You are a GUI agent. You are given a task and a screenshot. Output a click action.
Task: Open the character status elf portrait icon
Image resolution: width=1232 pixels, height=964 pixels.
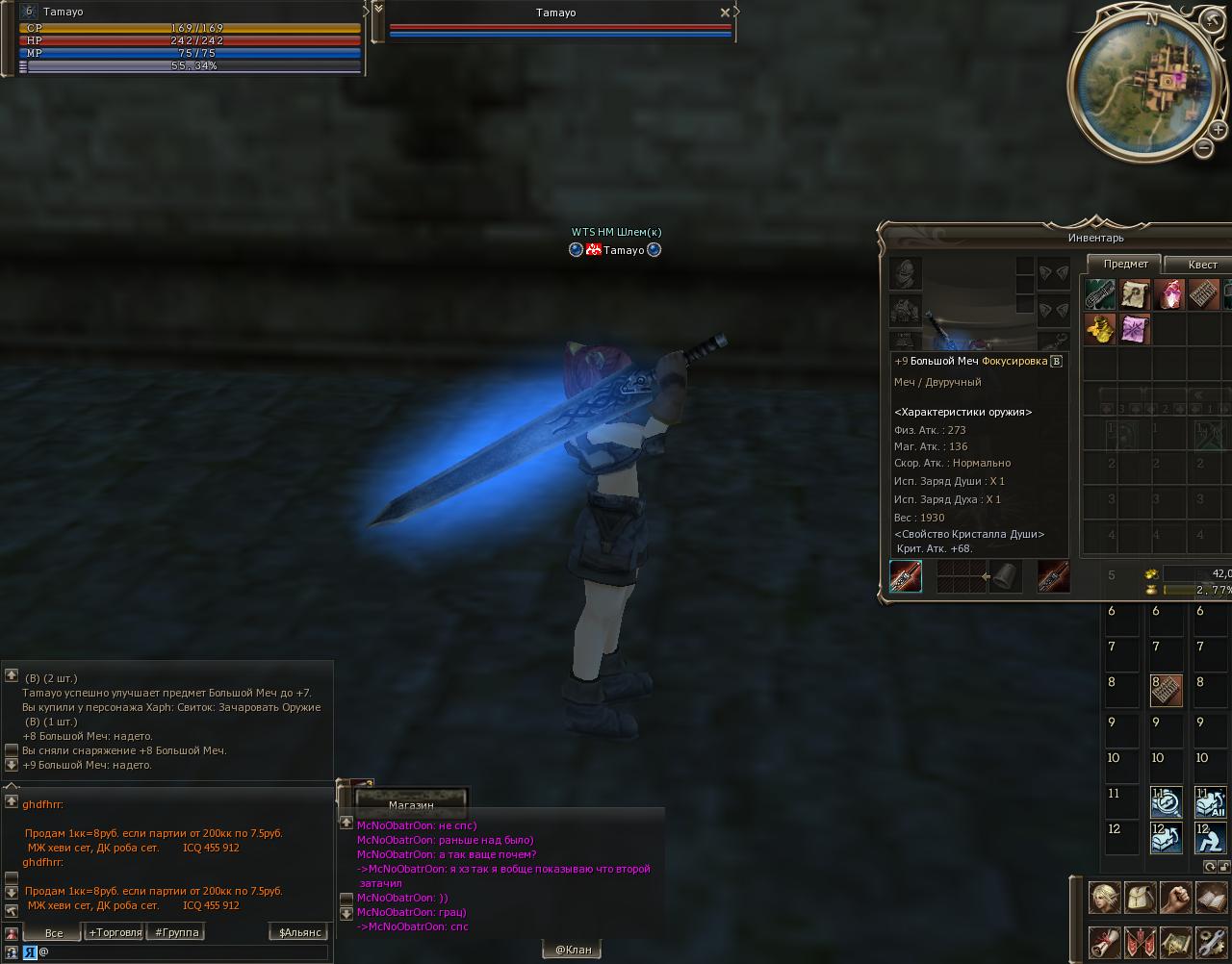click(x=1104, y=899)
